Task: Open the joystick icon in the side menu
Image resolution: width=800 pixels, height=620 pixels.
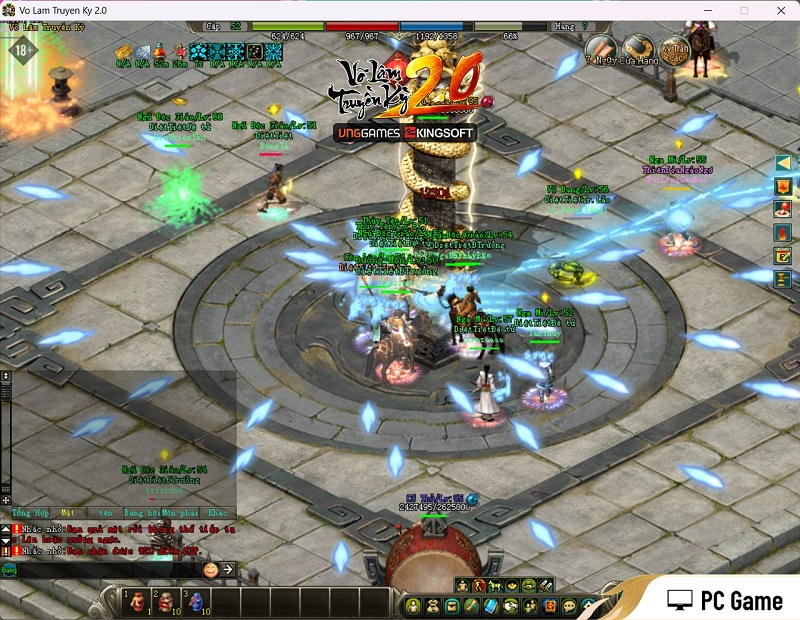Action: pyautogui.click(x=783, y=210)
